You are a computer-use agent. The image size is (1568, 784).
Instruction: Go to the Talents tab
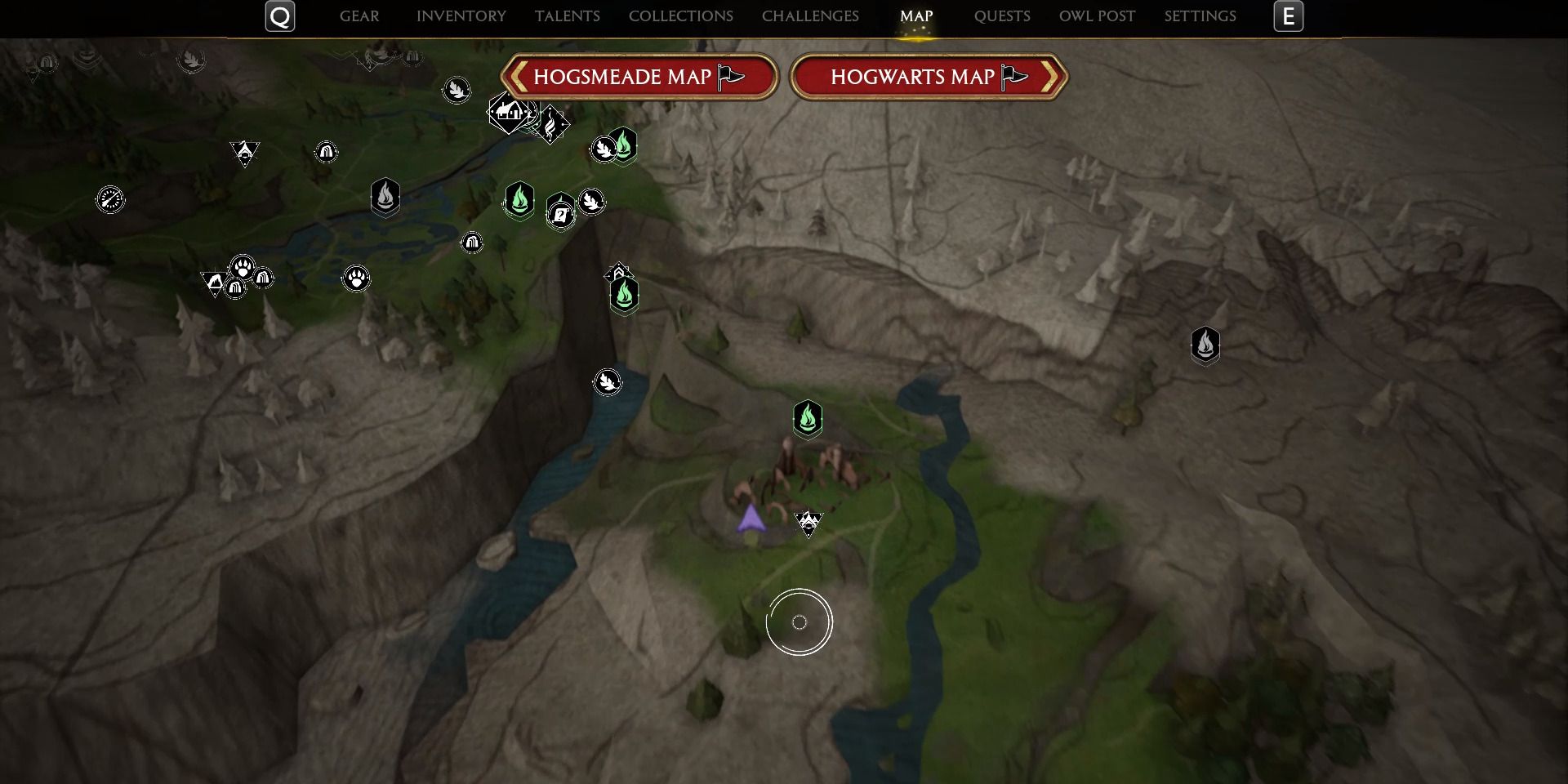click(x=567, y=16)
